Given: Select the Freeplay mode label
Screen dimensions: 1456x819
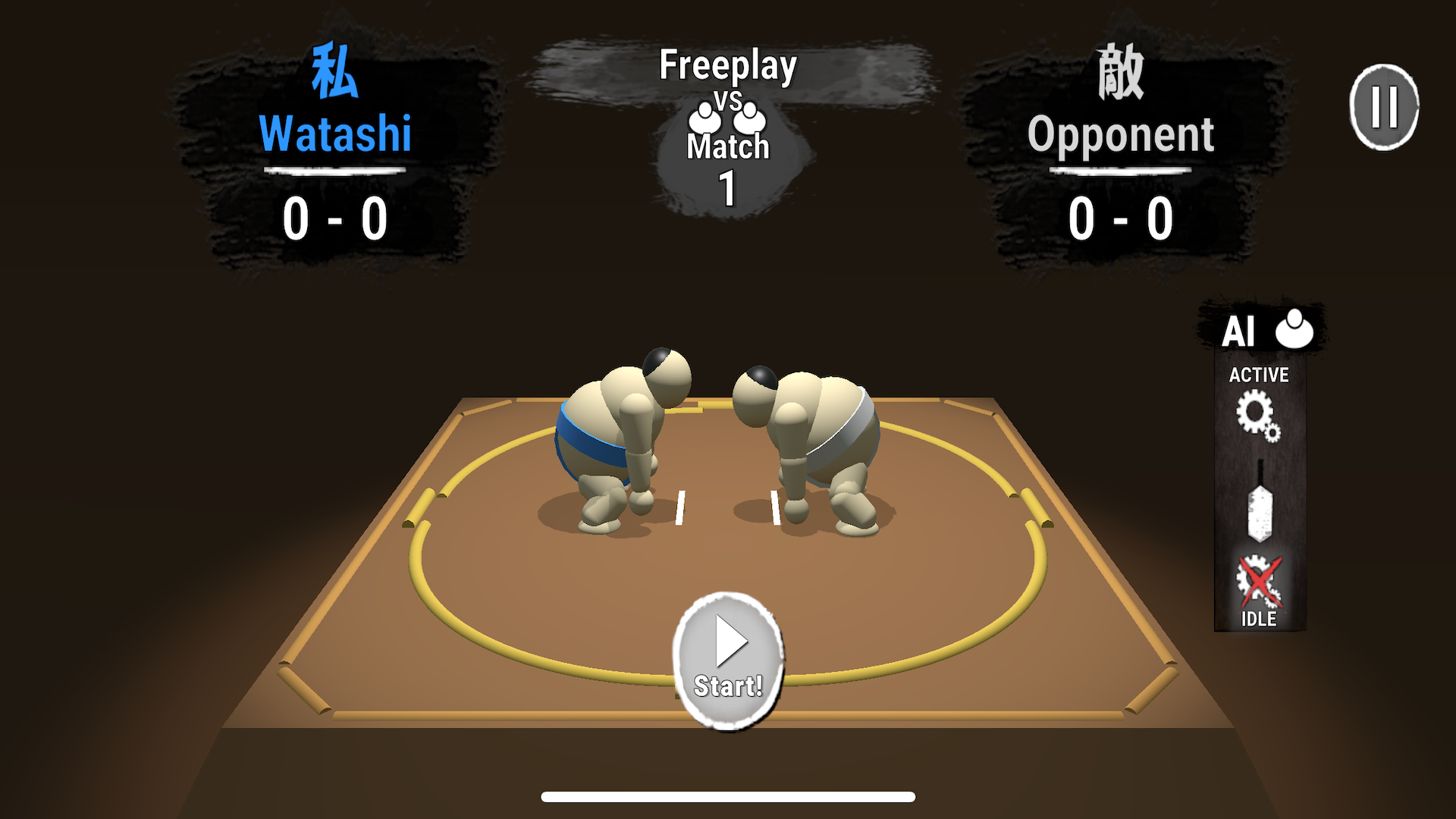Looking at the screenshot, I should click(727, 67).
